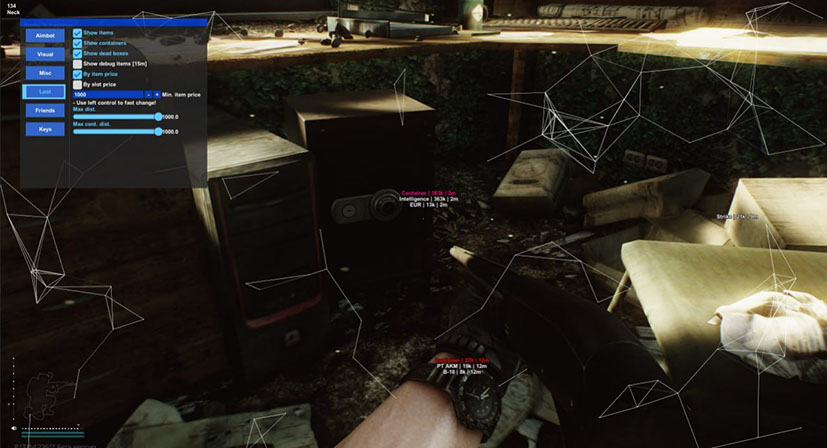Decrease min item price with minus button
The height and width of the screenshot is (448, 827).
click(148, 94)
